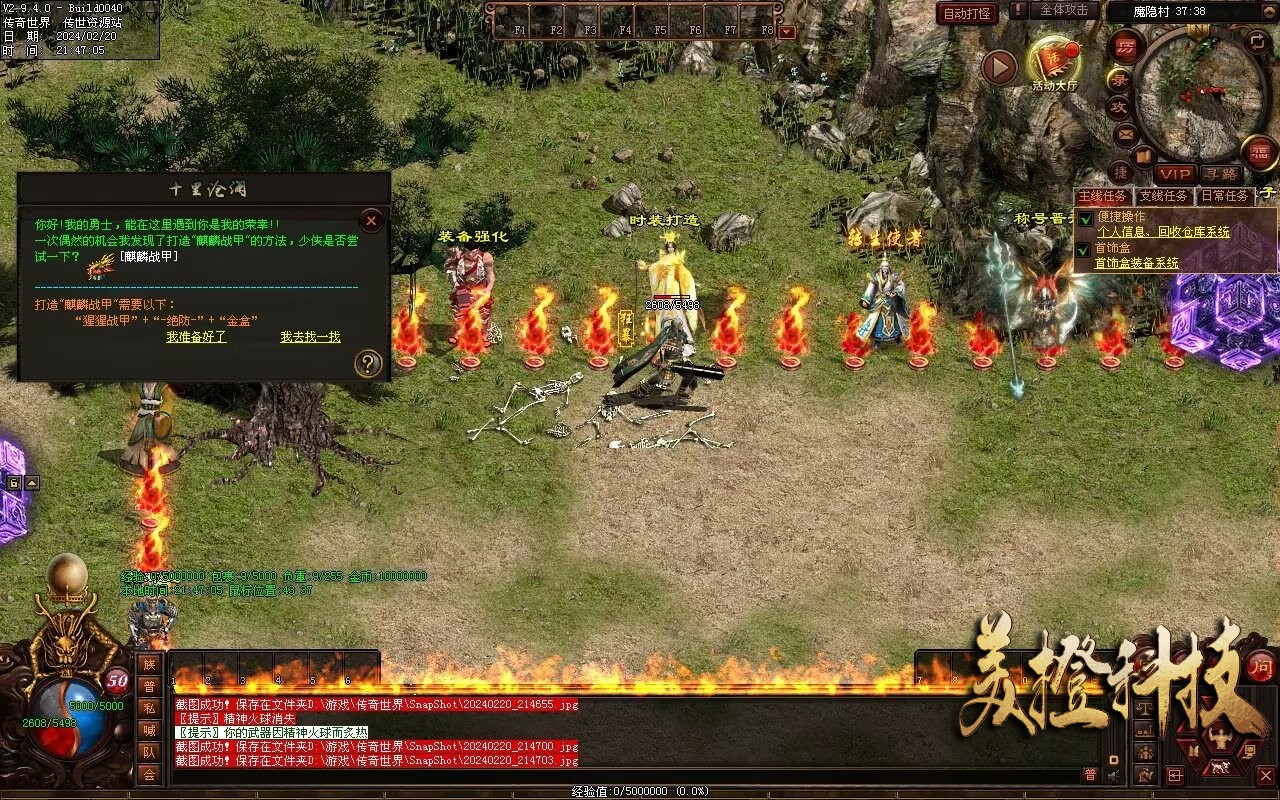Screen dimensions: 1280x800
Task: Open the 活动大厅 event hall icon
Action: click(x=1055, y=63)
